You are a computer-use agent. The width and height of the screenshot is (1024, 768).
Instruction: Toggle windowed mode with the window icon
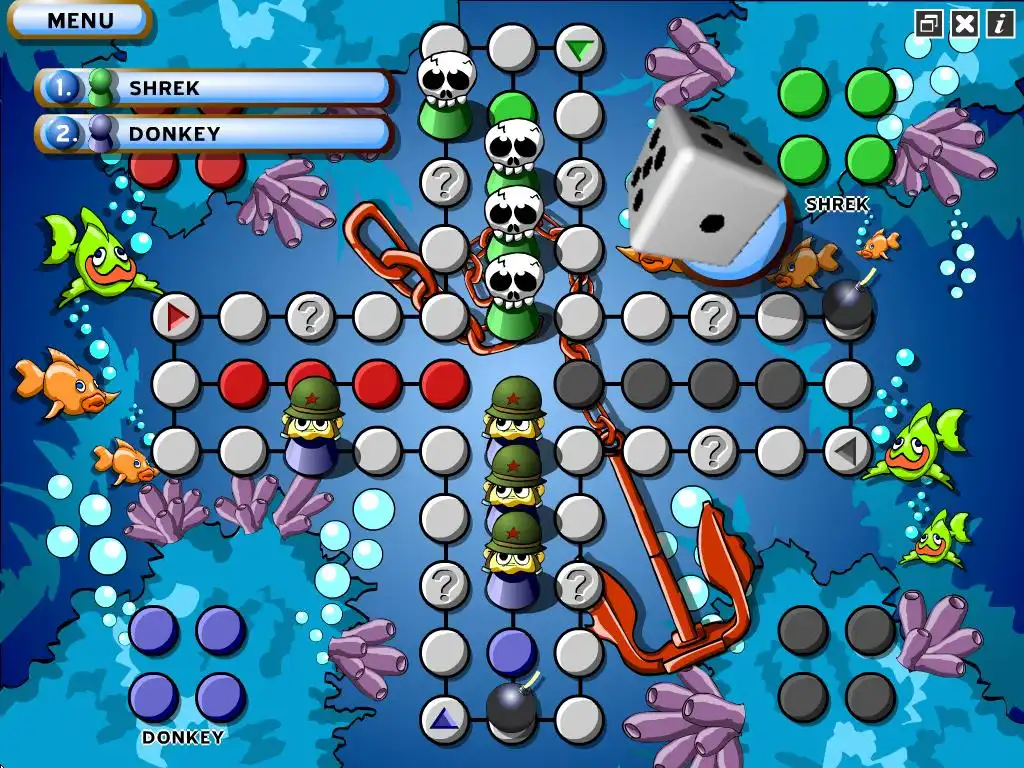tap(929, 23)
